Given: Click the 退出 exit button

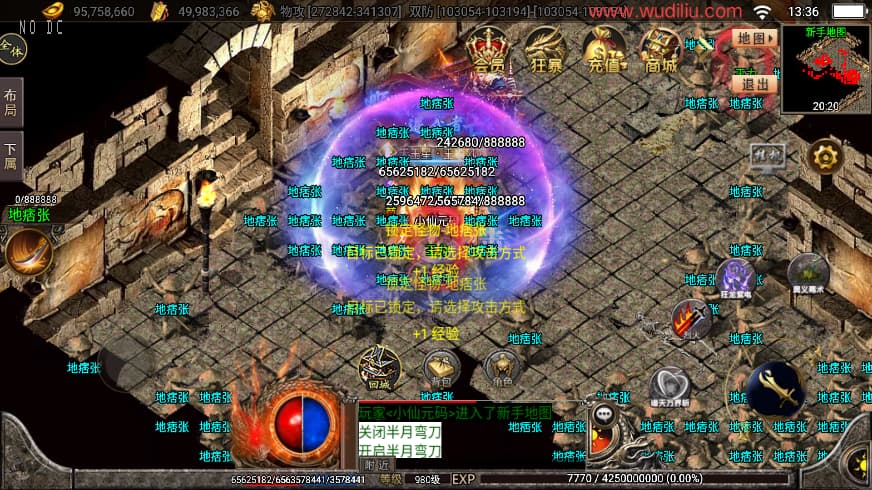Looking at the screenshot, I should tap(755, 84).
